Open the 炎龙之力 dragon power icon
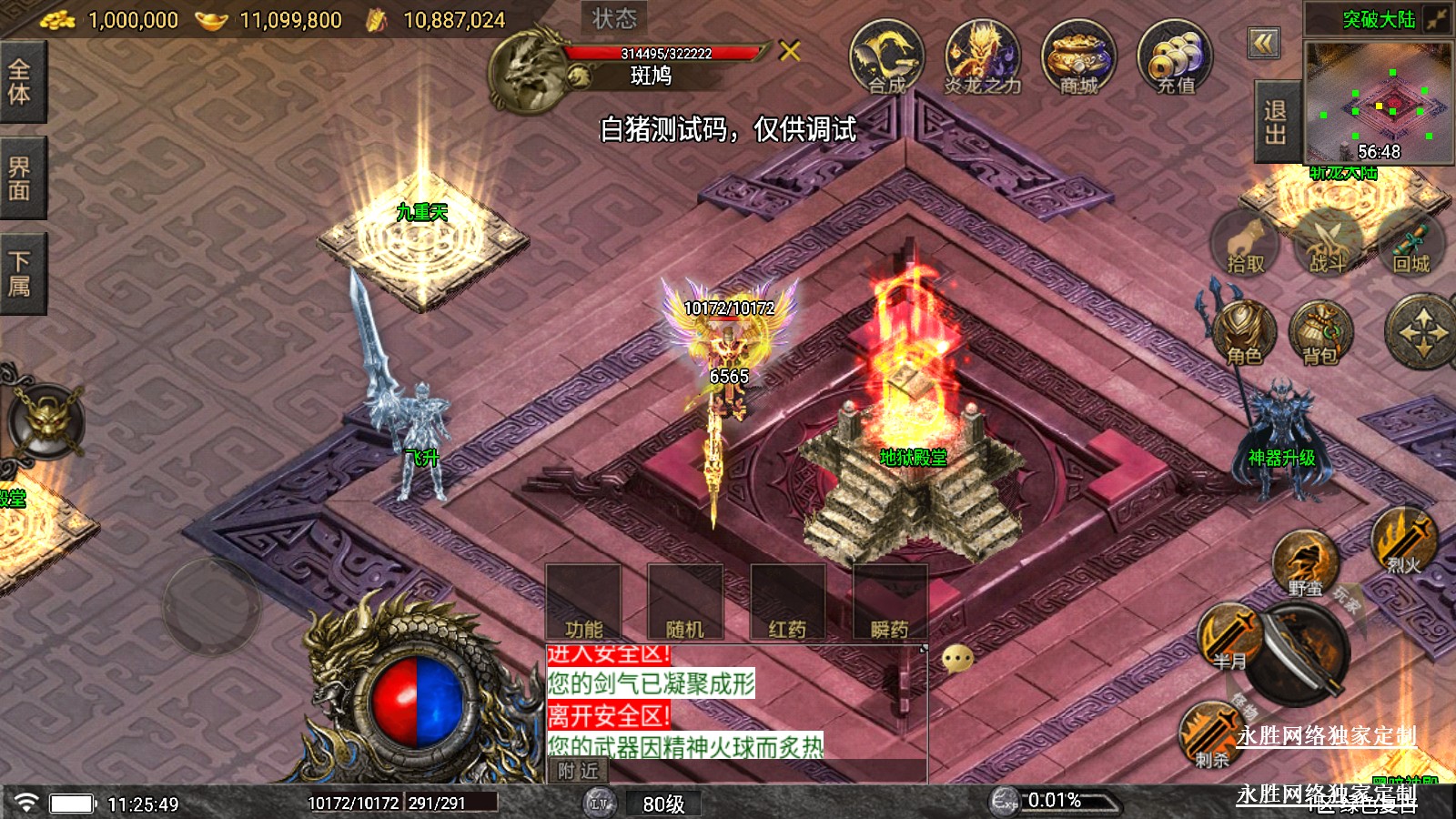 (982, 58)
